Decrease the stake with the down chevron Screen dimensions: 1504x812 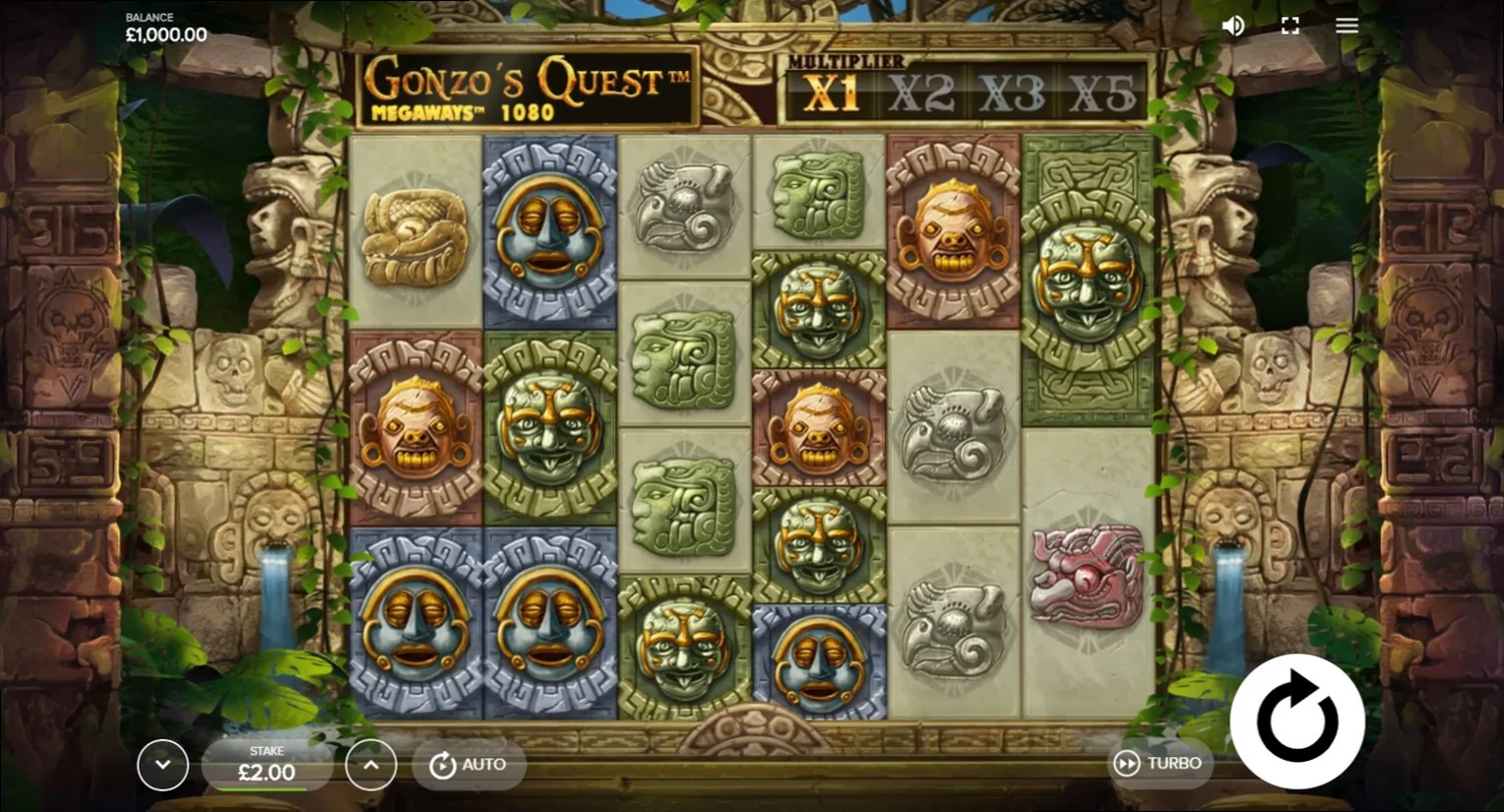[x=163, y=765]
